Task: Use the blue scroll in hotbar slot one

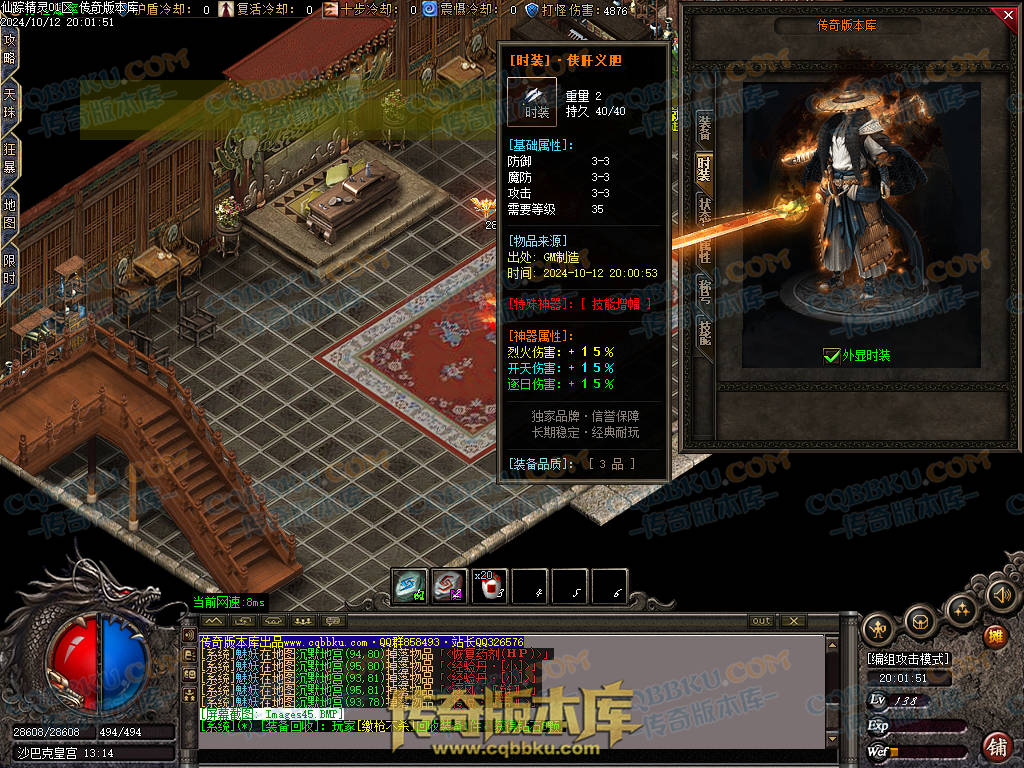Action: (x=410, y=587)
